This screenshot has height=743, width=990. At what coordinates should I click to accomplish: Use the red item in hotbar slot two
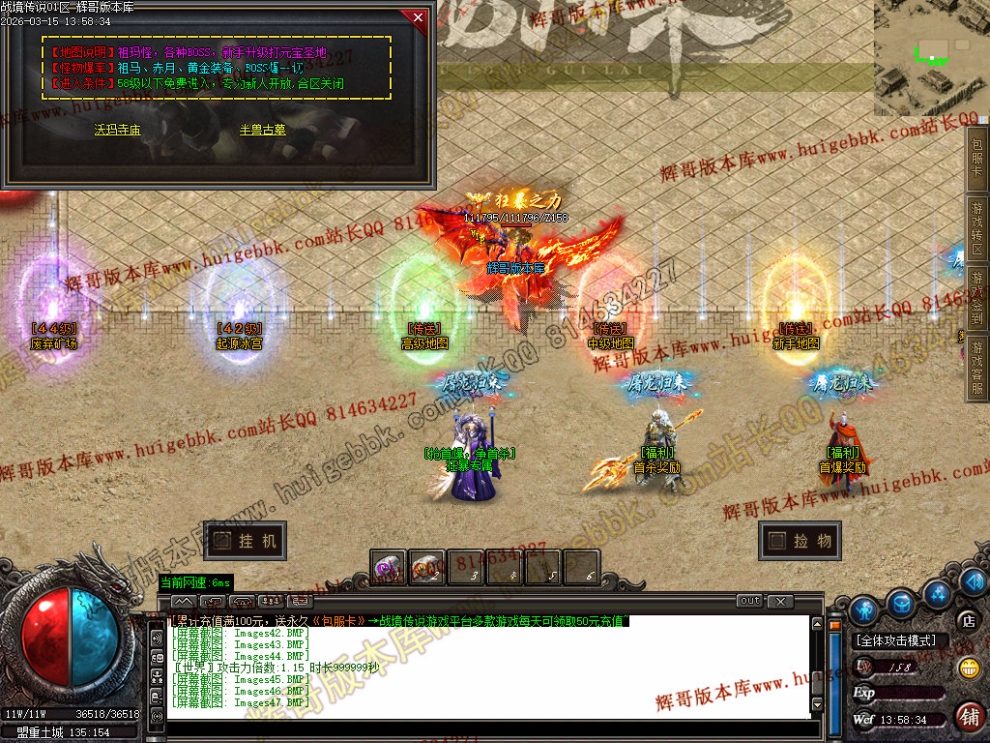click(426, 568)
